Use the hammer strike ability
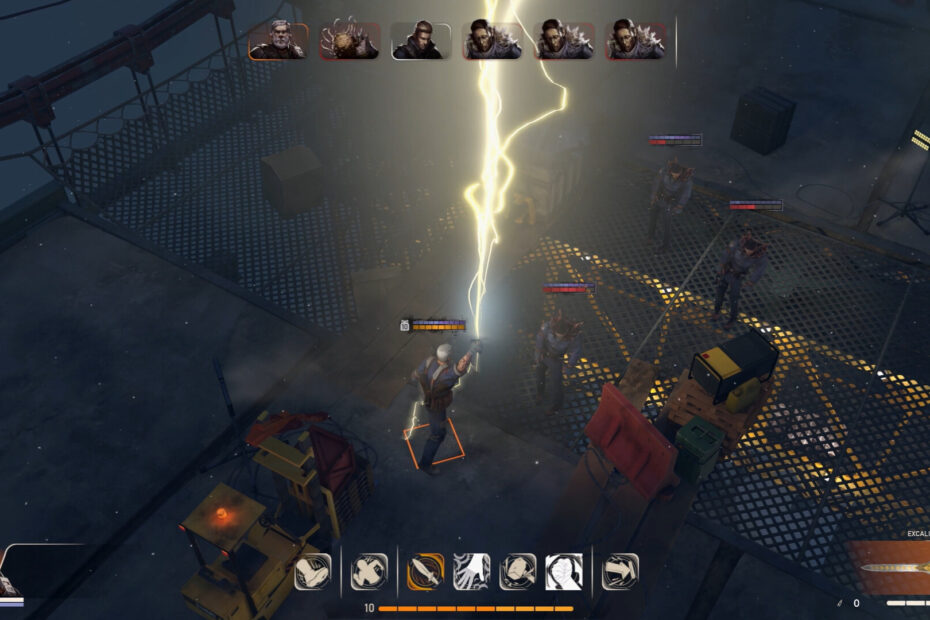The image size is (930, 620). pos(517,572)
